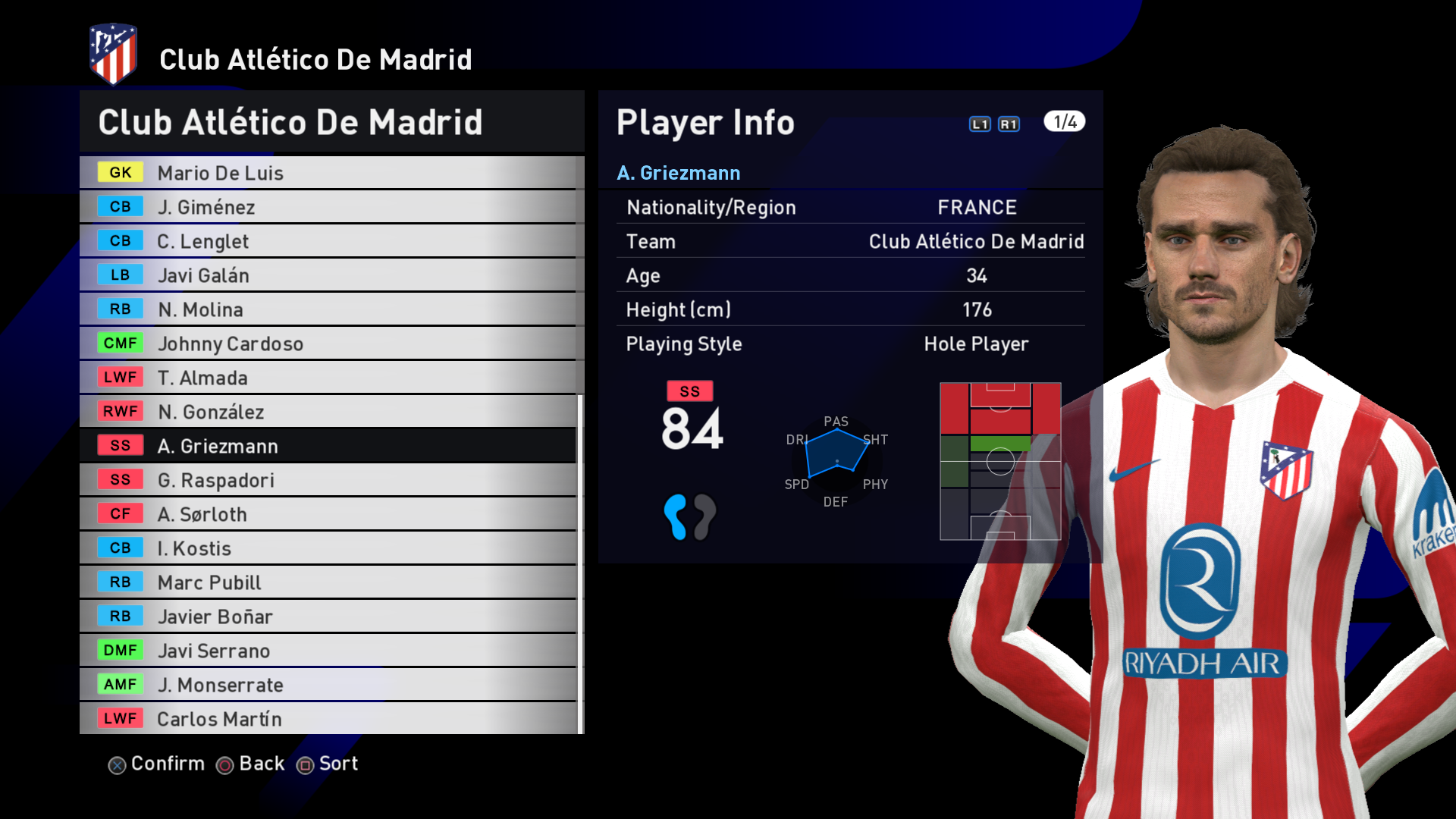Choose Javier Boñar from the squad

click(x=328, y=617)
